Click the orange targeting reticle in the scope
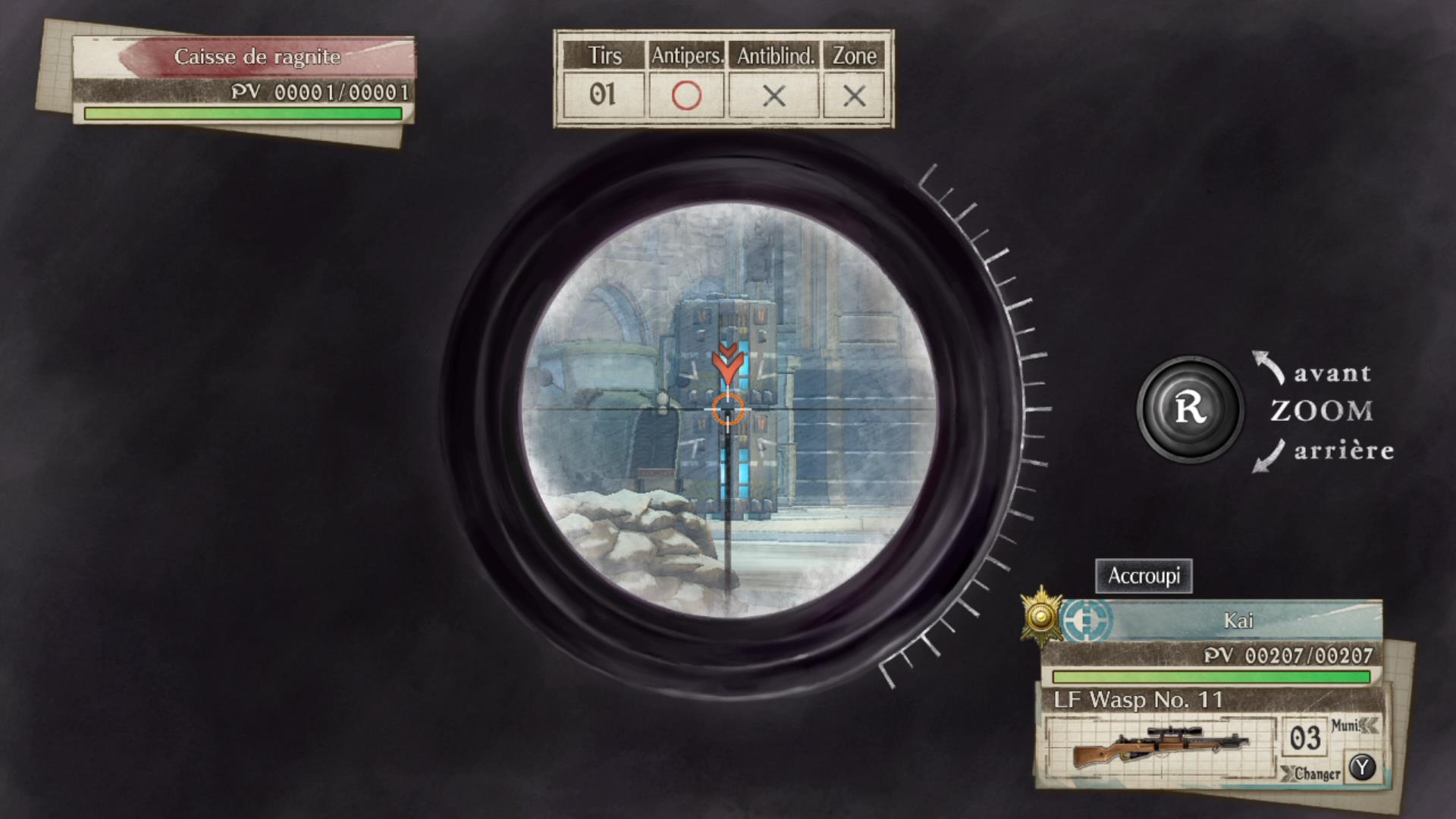1456x819 pixels. pos(727,410)
